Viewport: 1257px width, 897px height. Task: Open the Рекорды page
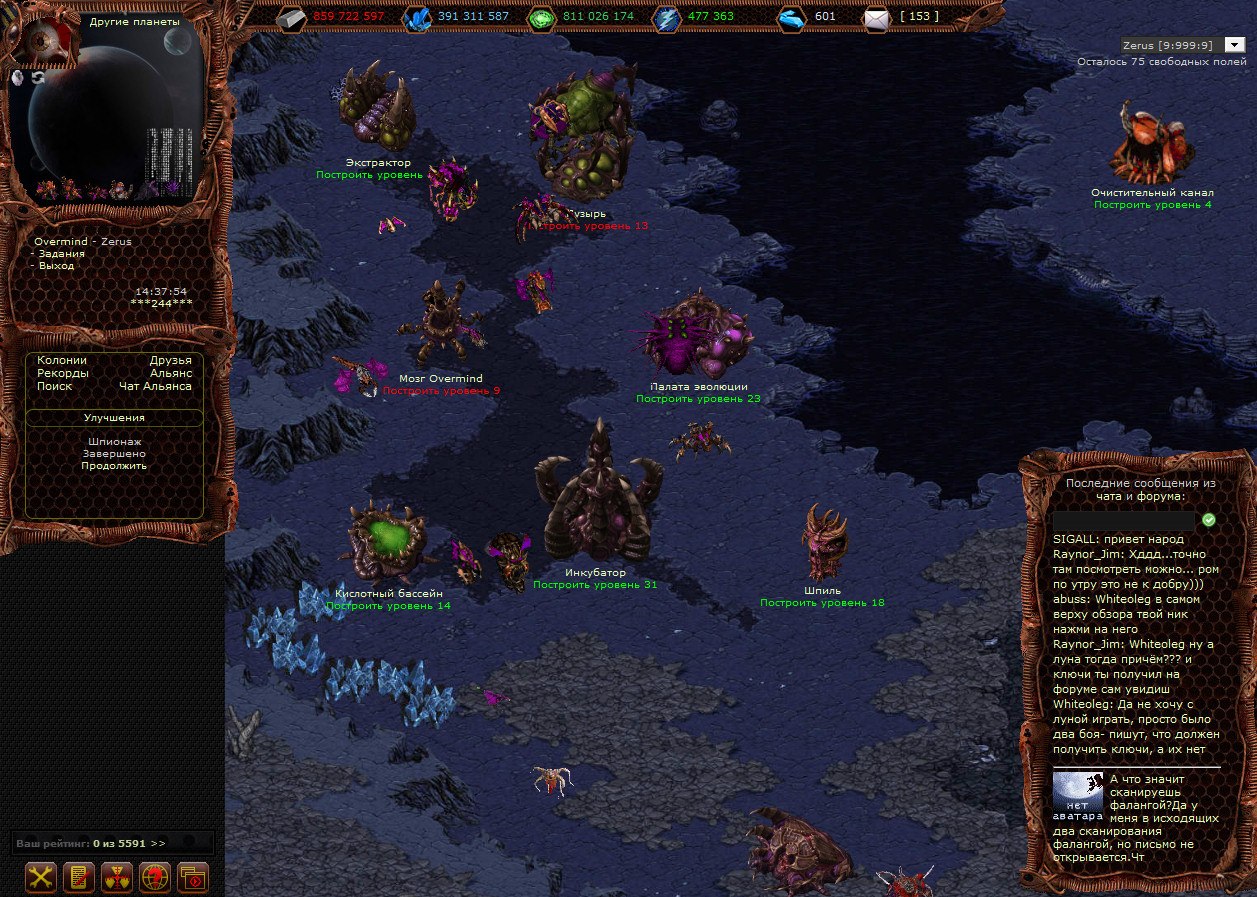pos(62,373)
